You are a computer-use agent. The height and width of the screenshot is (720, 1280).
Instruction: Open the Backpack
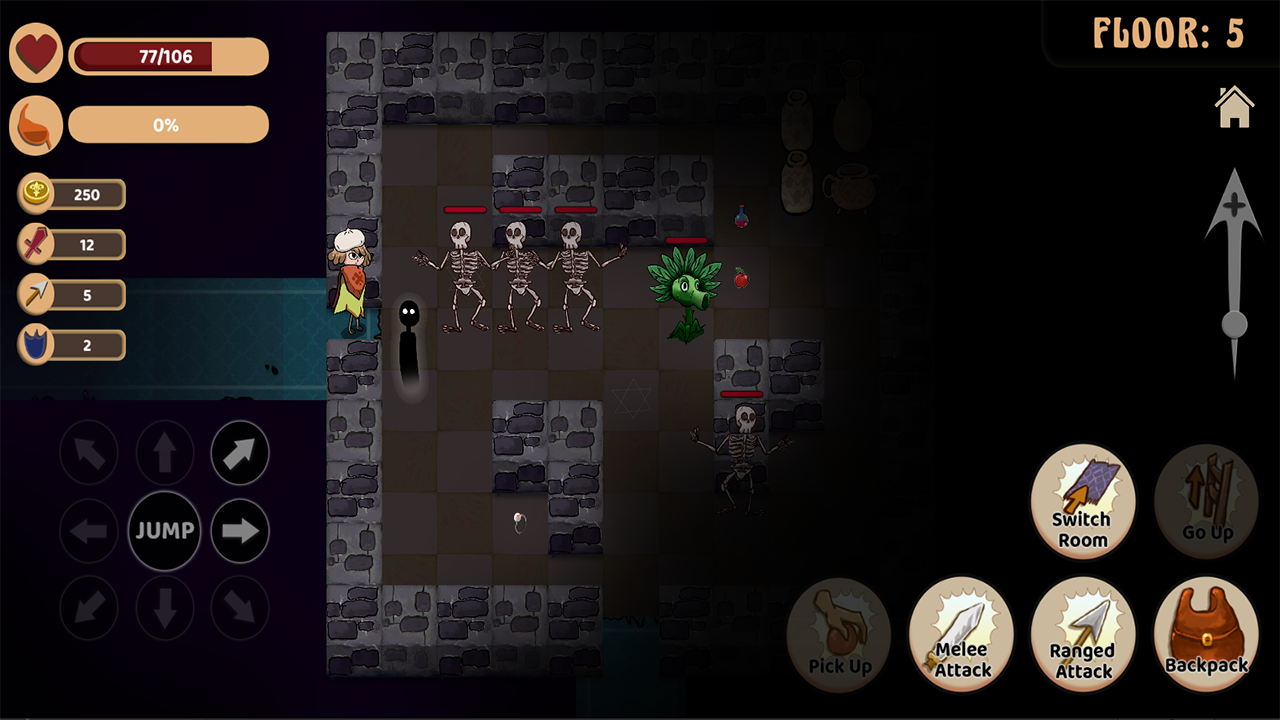[1206, 635]
